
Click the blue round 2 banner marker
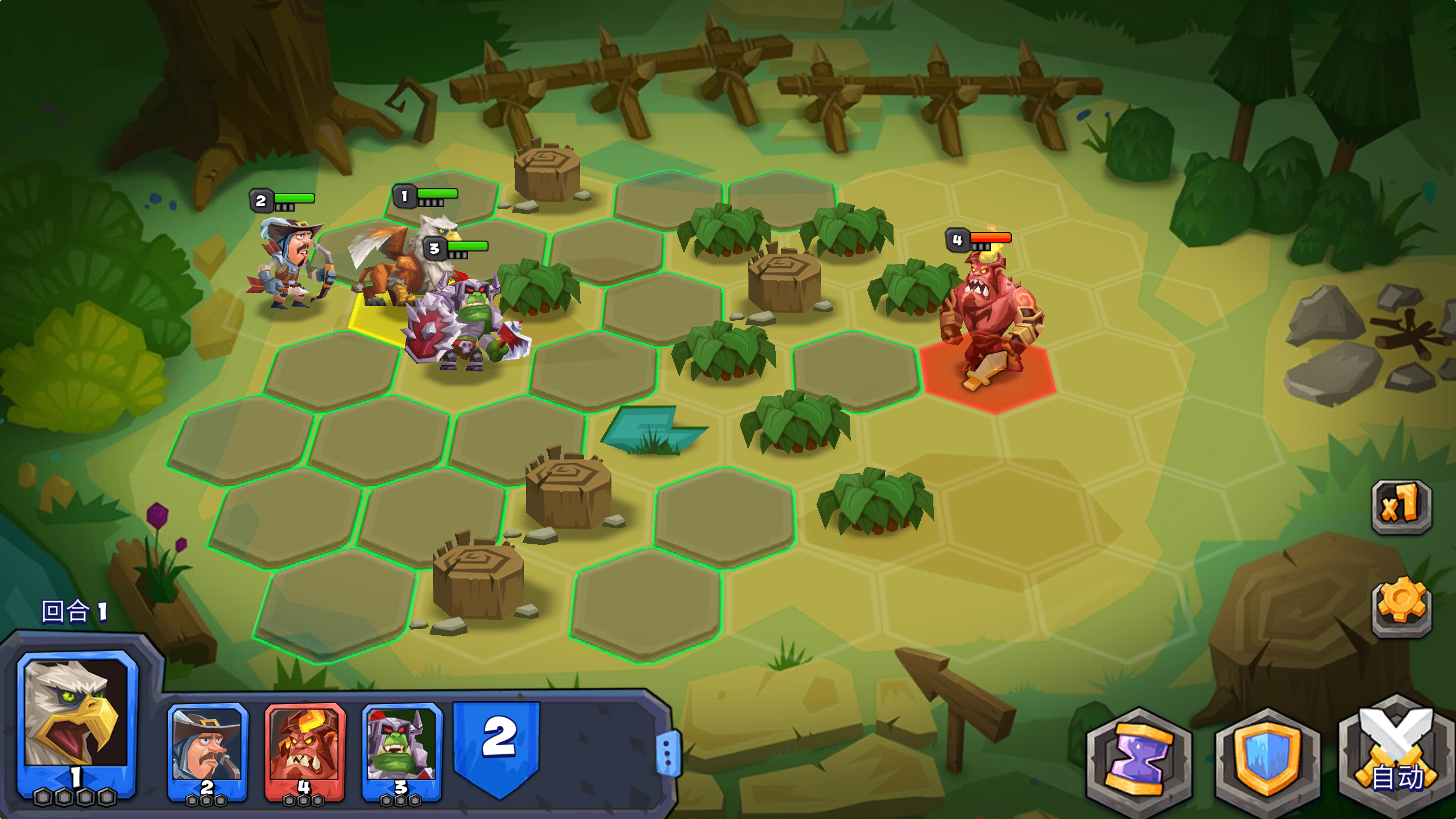click(x=497, y=742)
